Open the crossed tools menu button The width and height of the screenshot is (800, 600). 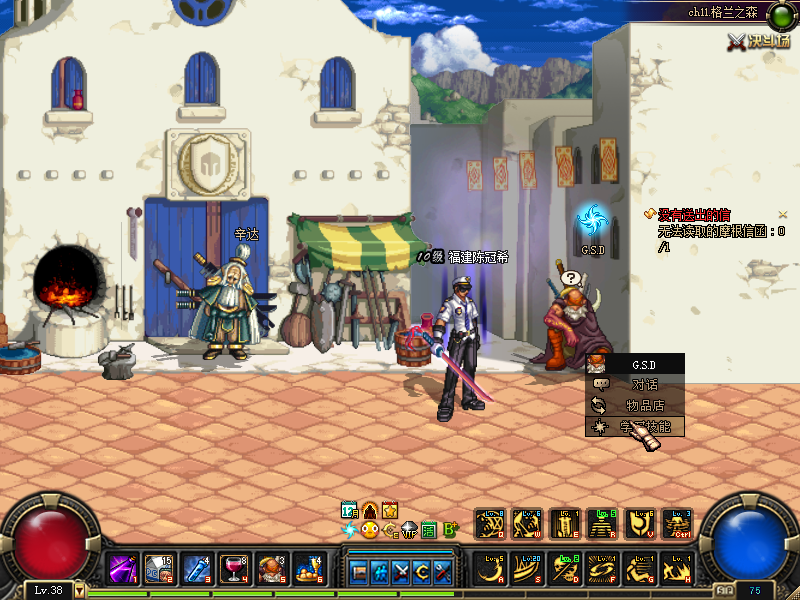pyautogui.click(x=445, y=573)
